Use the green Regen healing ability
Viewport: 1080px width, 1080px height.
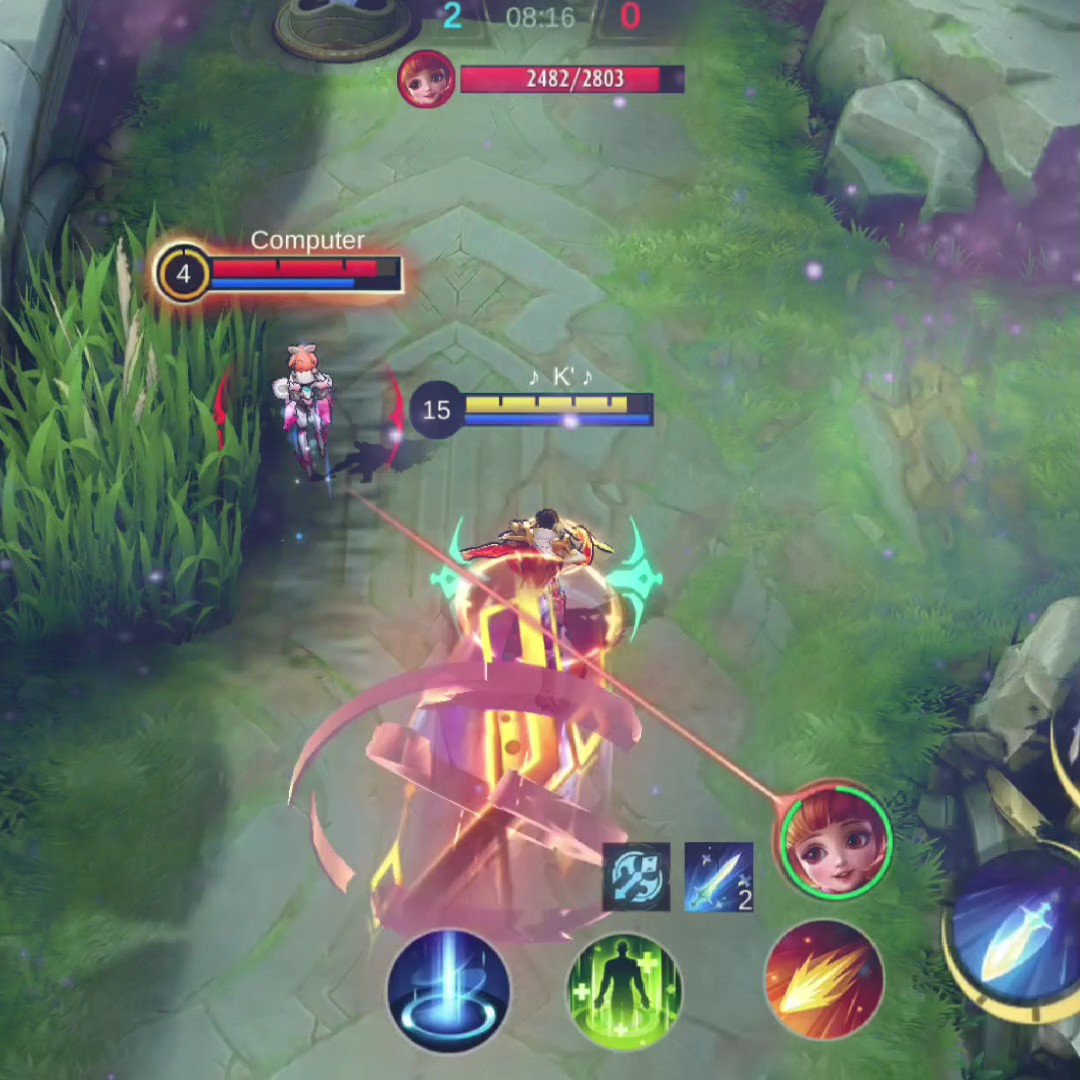(x=624, y=990)
